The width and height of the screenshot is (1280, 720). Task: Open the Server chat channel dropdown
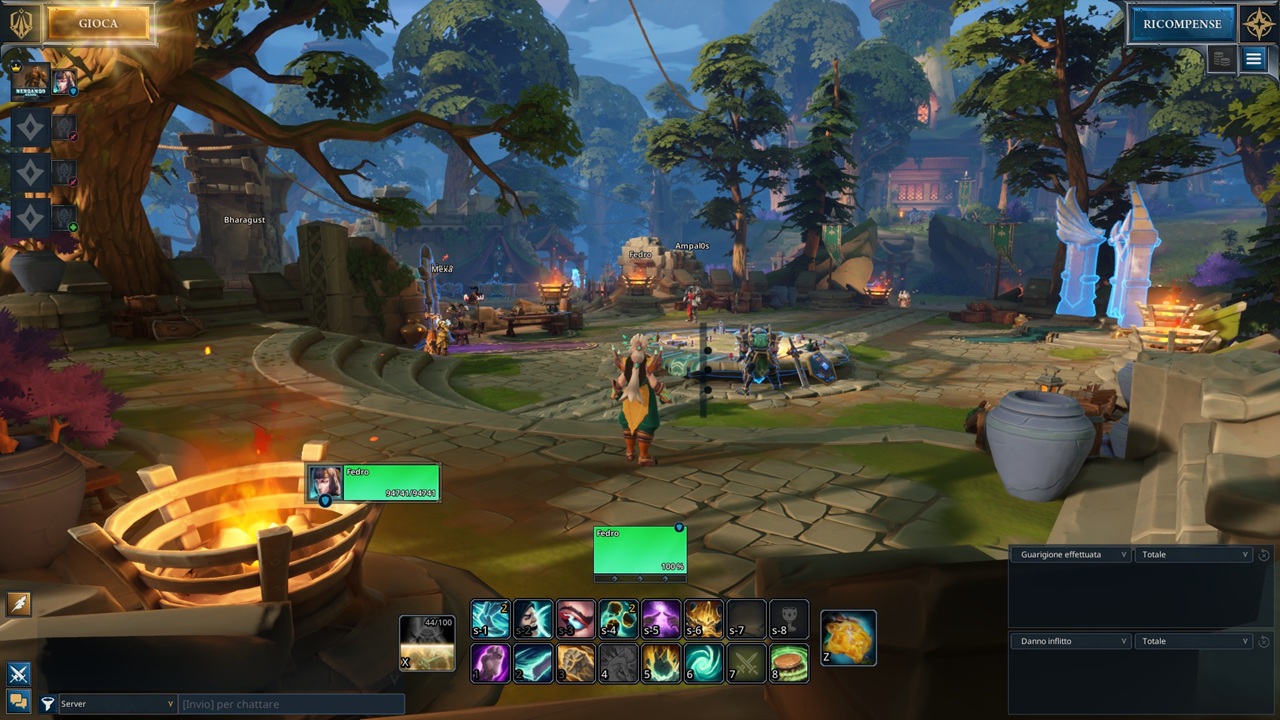click(117, 704)
